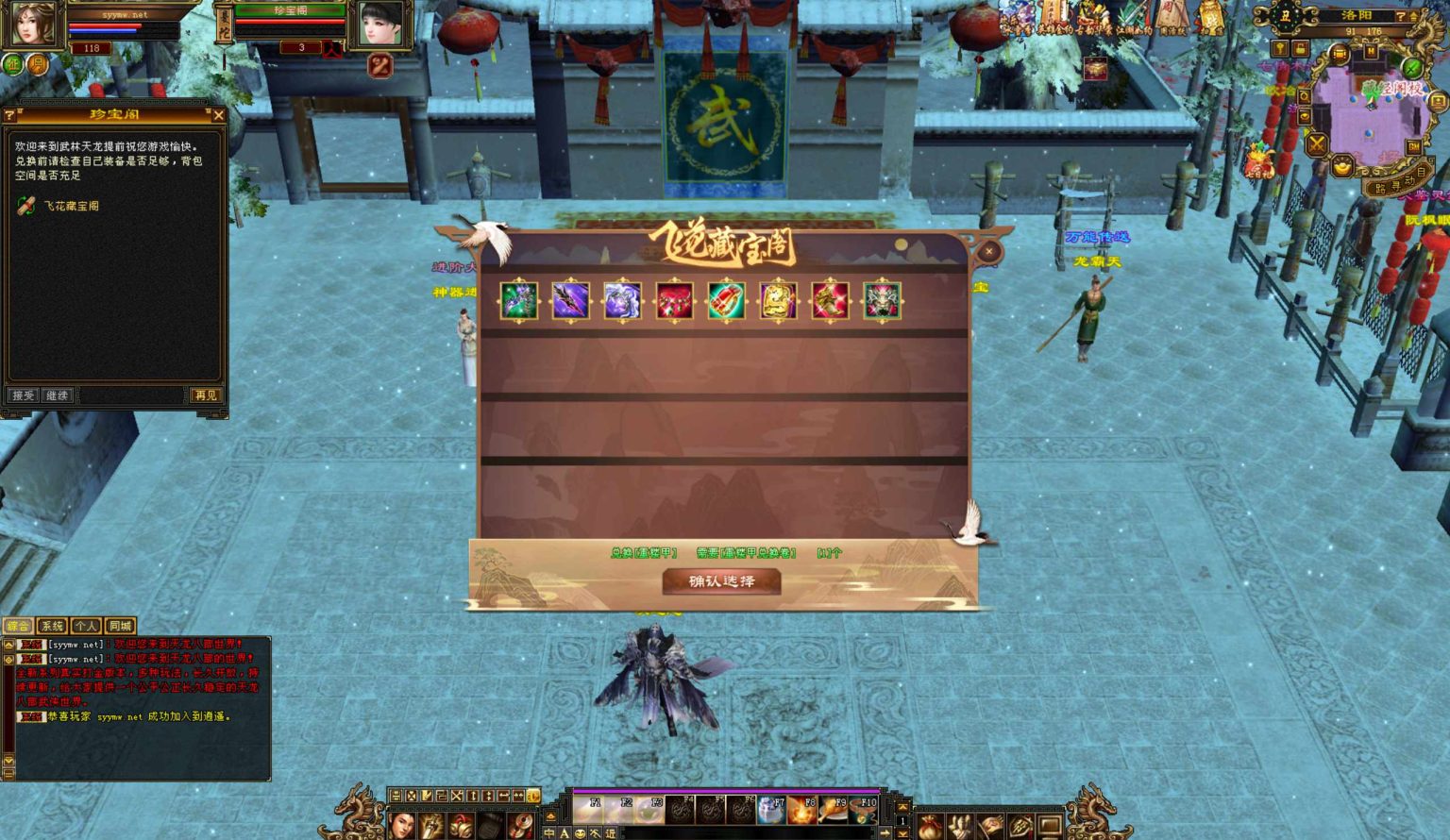Select the red bracers on green icon
This screenshot has height=840, width=1450.
point(726,301)
